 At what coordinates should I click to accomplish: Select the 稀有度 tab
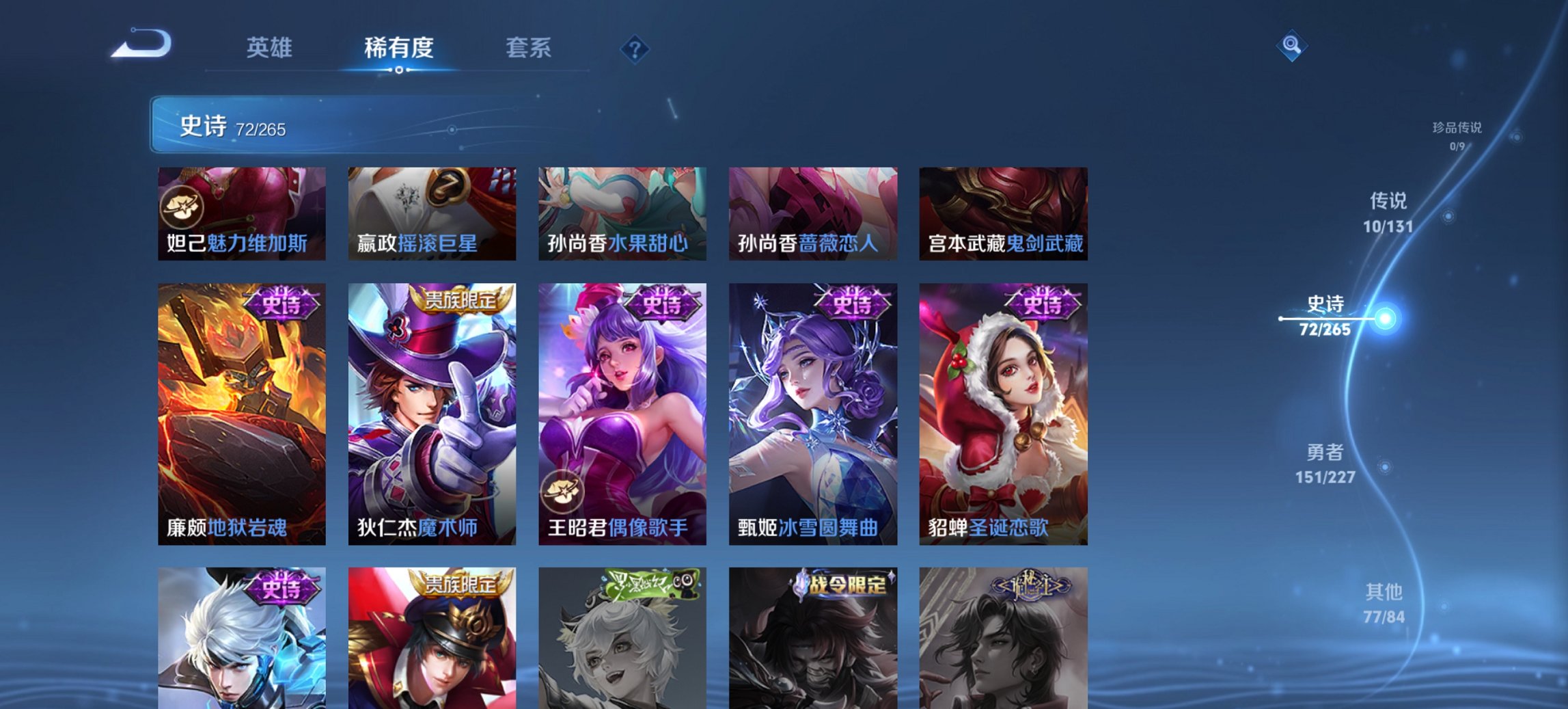(396, 48)
